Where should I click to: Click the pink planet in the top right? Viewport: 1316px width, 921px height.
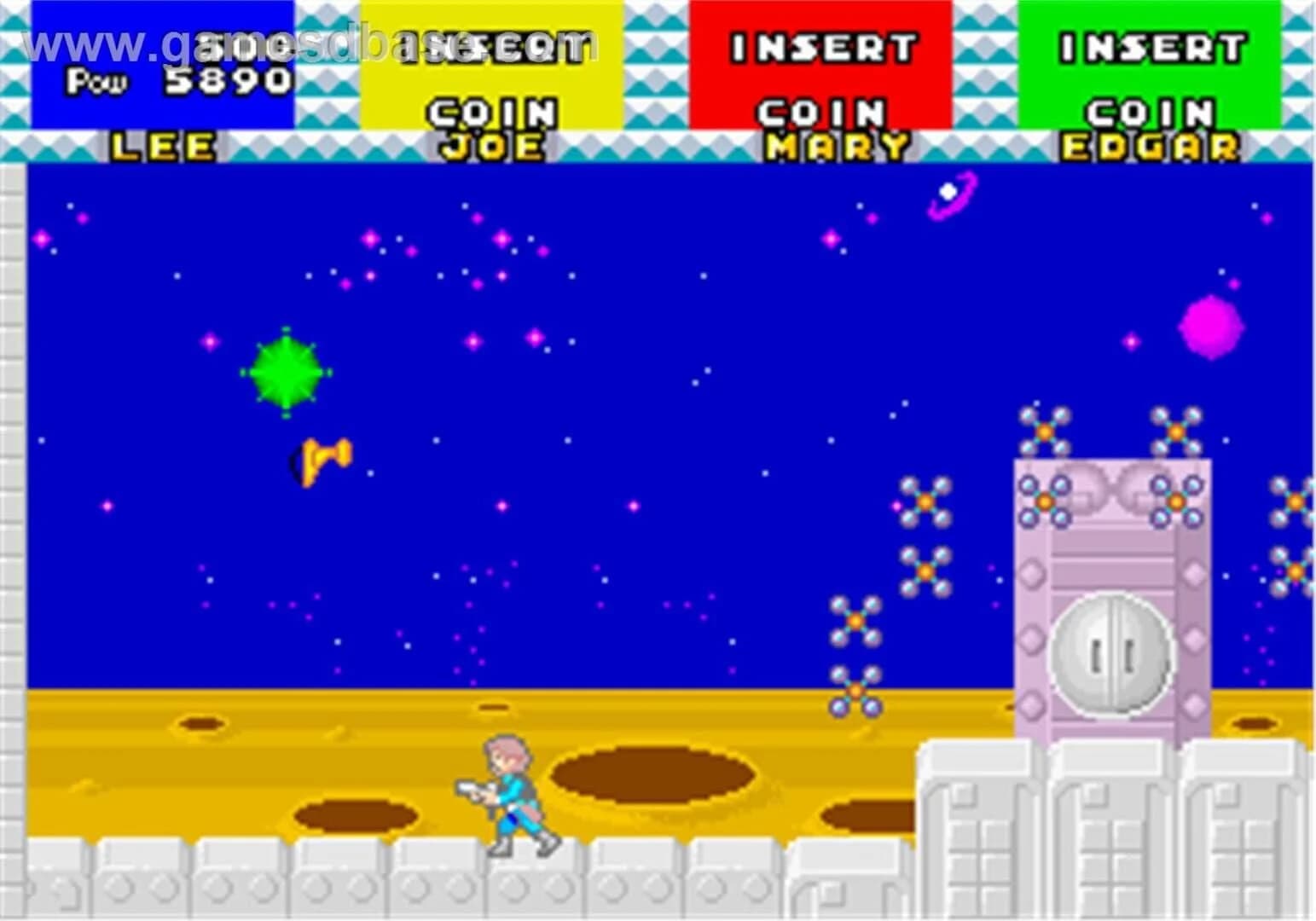tap(1210, 328)
